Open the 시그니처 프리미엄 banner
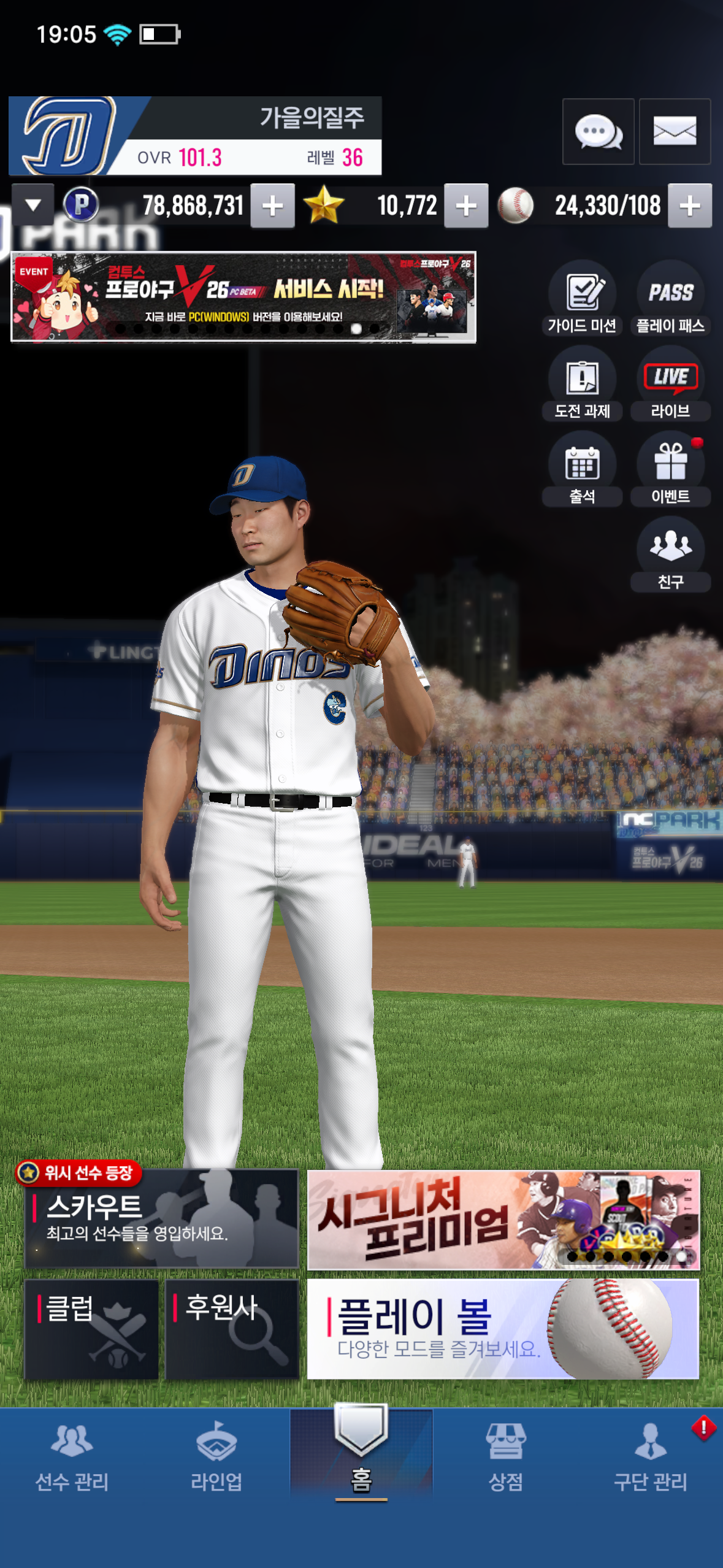This screenshot has height=1568, width=723. pos(503,1220)
